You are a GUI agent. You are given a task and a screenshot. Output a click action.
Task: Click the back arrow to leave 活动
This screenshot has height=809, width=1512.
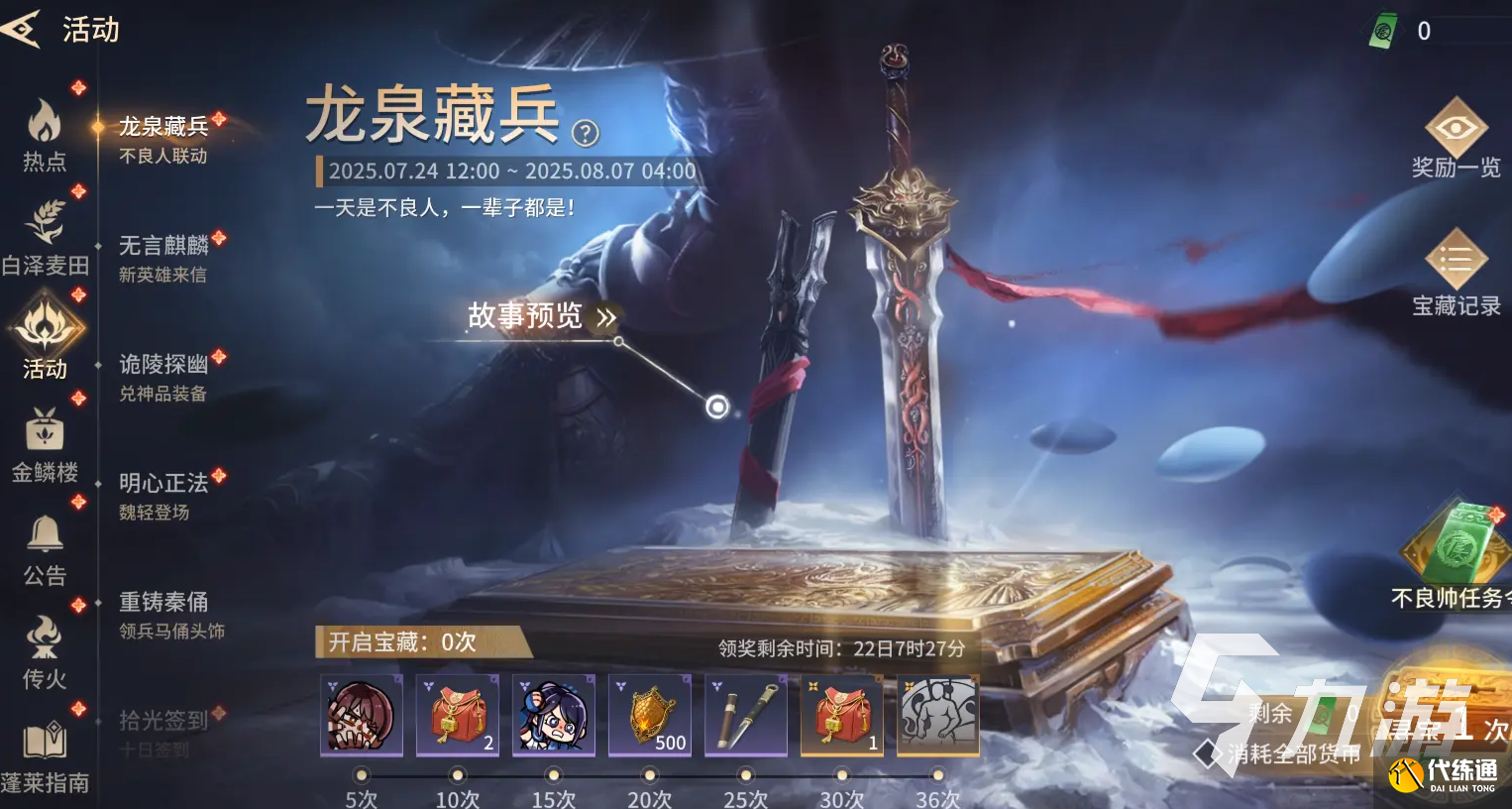coord(20,28)
